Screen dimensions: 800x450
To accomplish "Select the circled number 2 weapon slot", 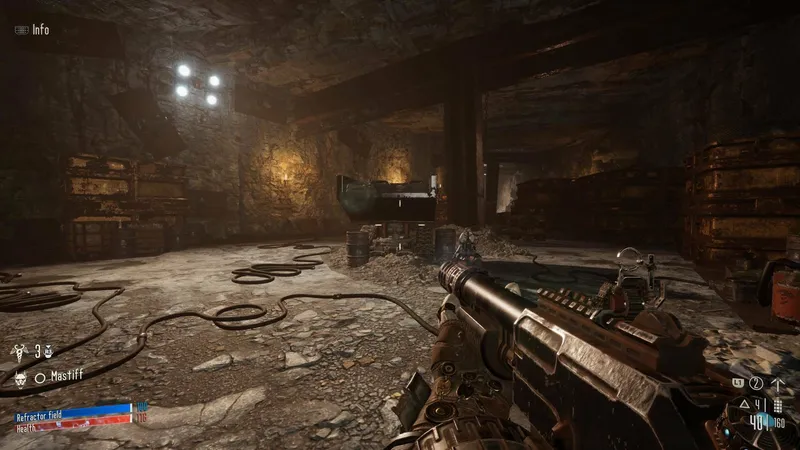I will pyautogui.click(x=757, y=383).
